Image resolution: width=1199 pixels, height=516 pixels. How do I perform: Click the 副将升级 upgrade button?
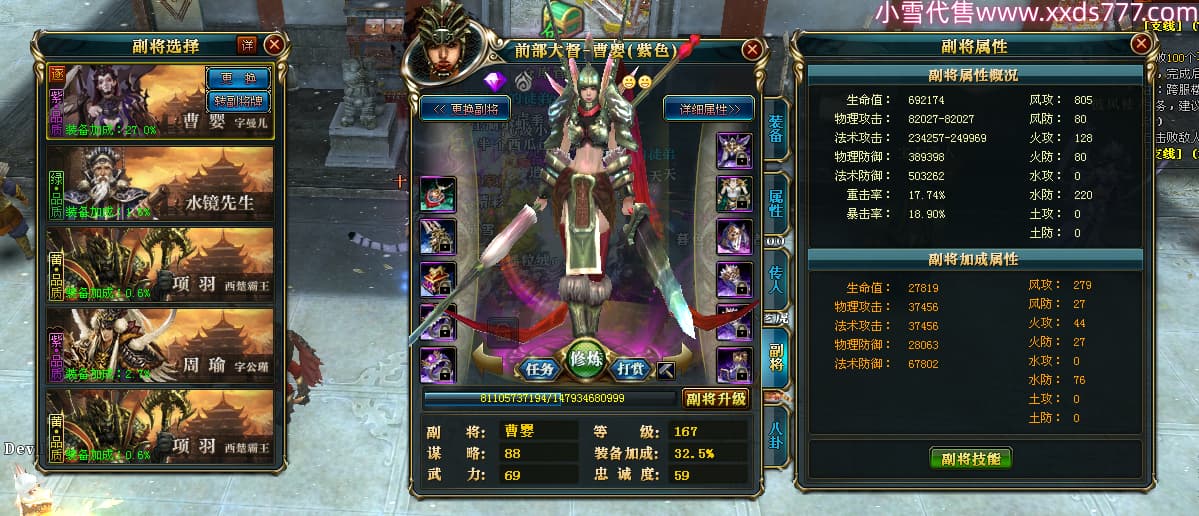716,398
